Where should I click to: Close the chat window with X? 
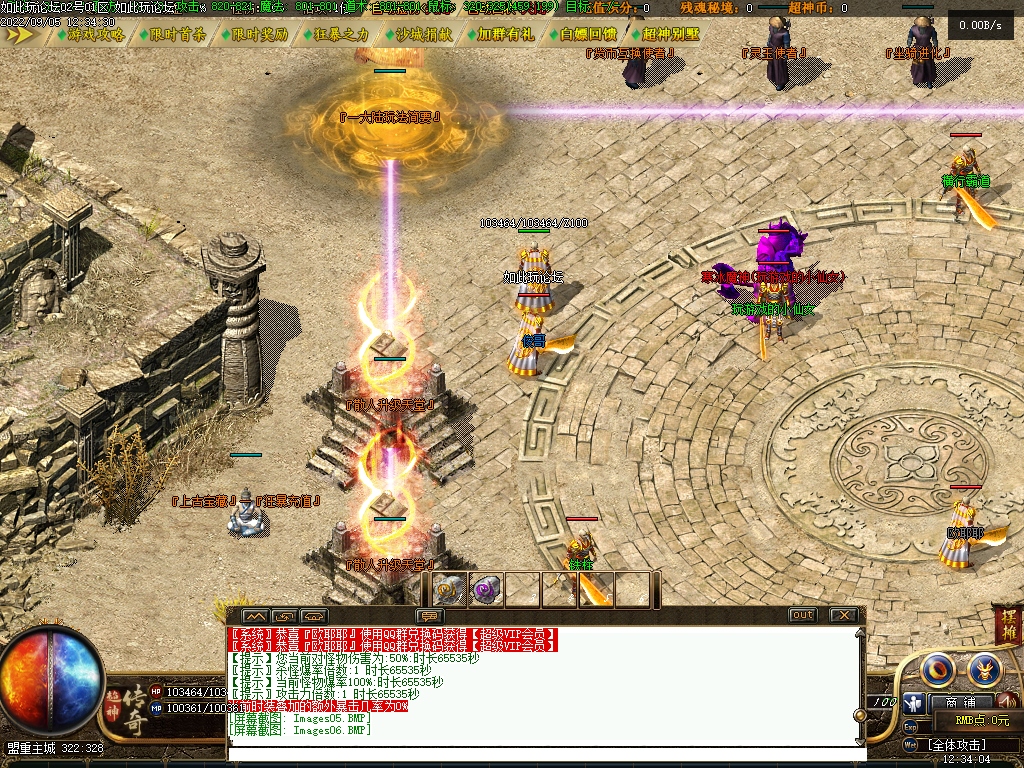point(844,615)
